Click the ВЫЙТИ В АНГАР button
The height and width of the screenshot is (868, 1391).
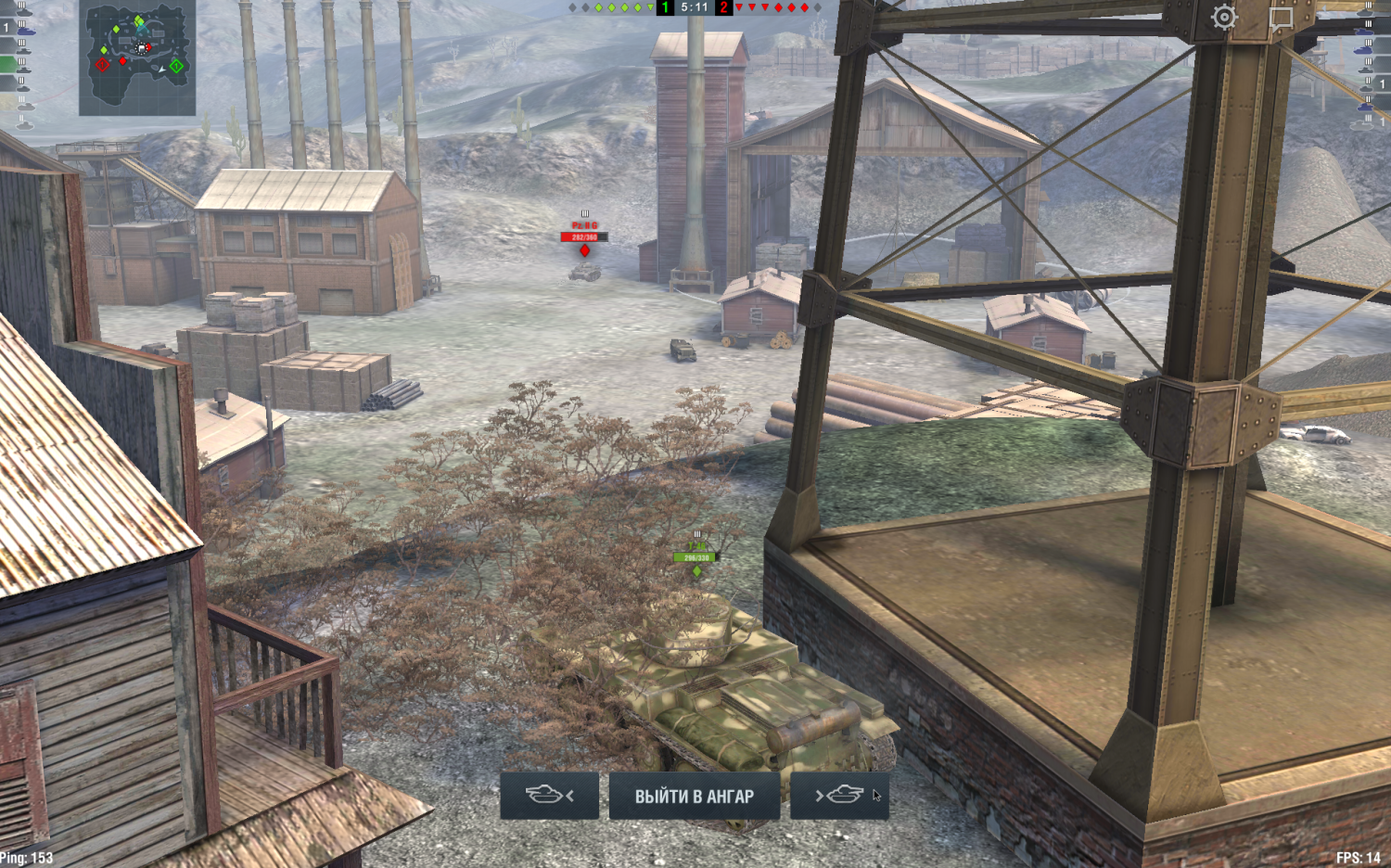694,796
